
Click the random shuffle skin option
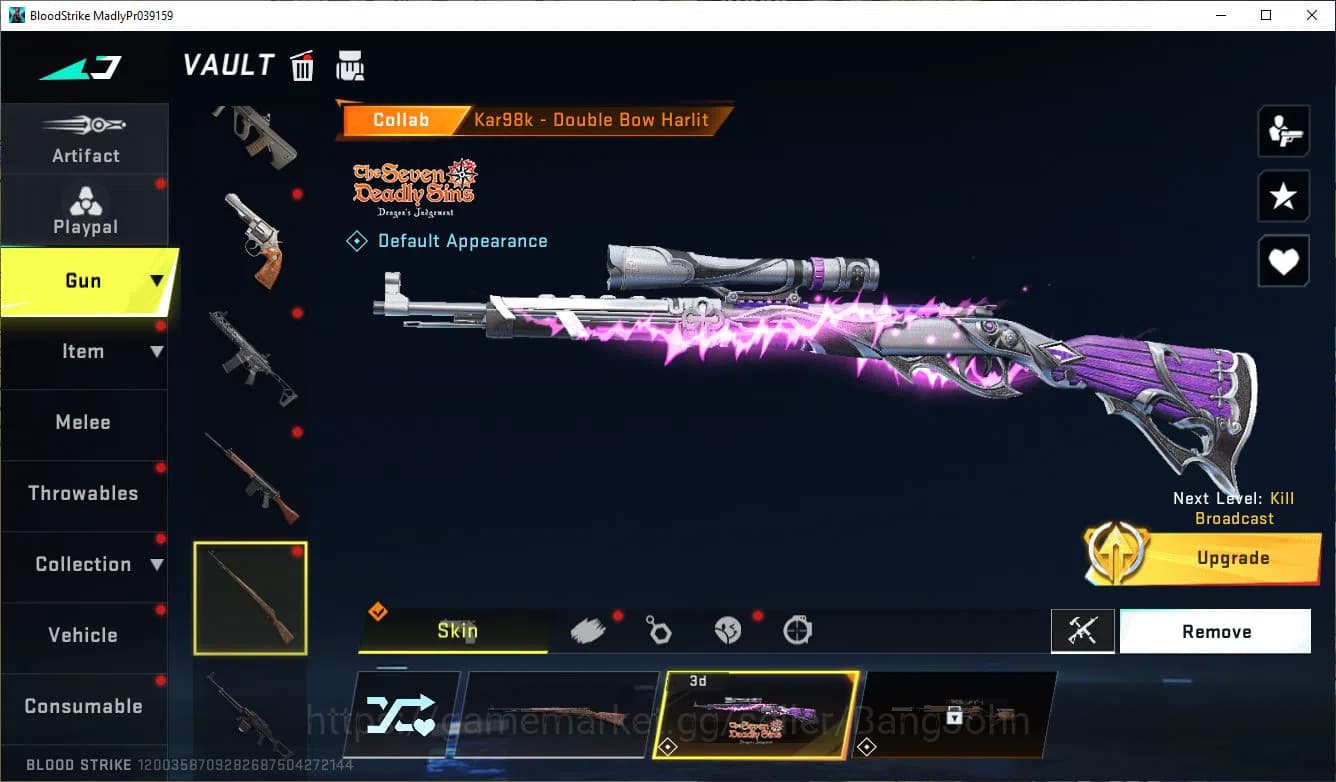point(405,713)
